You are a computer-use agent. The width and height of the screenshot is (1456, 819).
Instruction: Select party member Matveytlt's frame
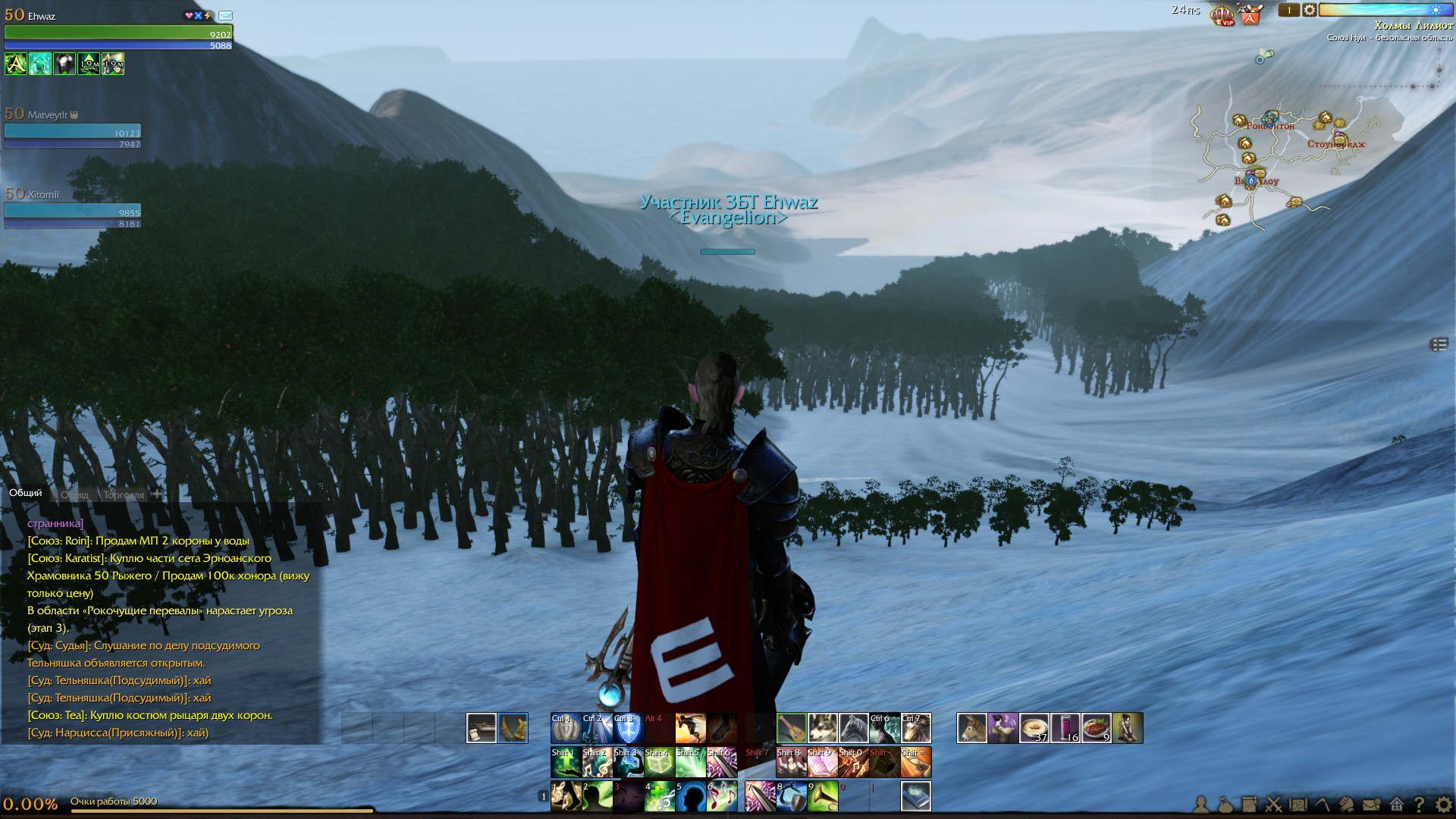tap(73, 129)
